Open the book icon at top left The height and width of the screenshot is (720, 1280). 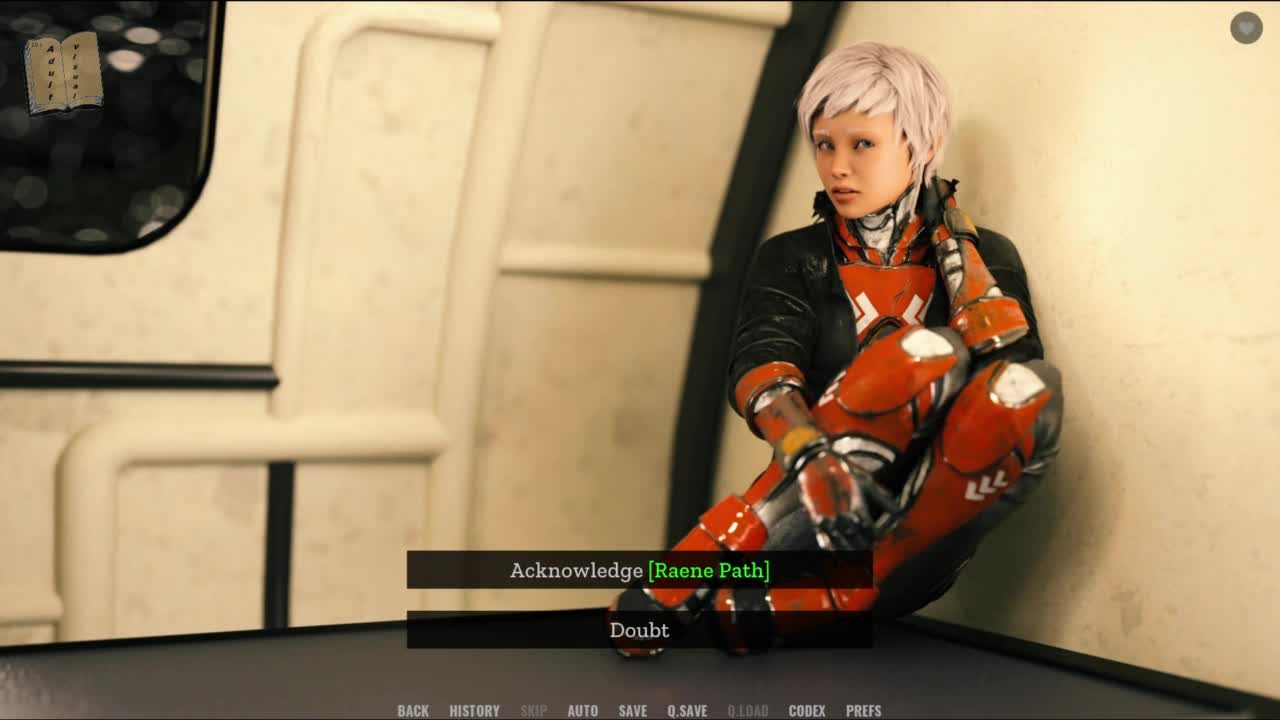63,72
